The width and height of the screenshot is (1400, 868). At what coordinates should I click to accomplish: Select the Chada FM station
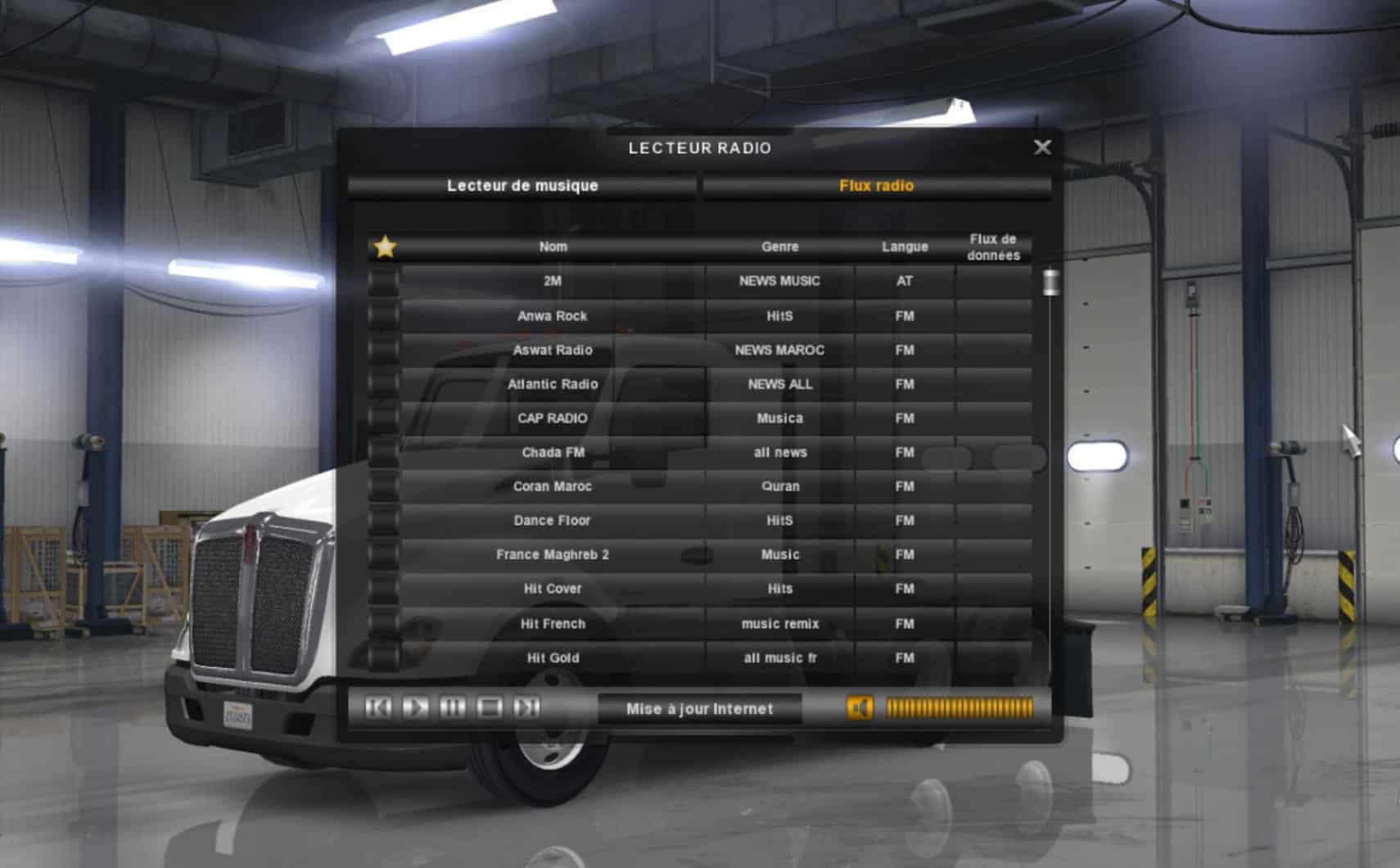point(553,453)
